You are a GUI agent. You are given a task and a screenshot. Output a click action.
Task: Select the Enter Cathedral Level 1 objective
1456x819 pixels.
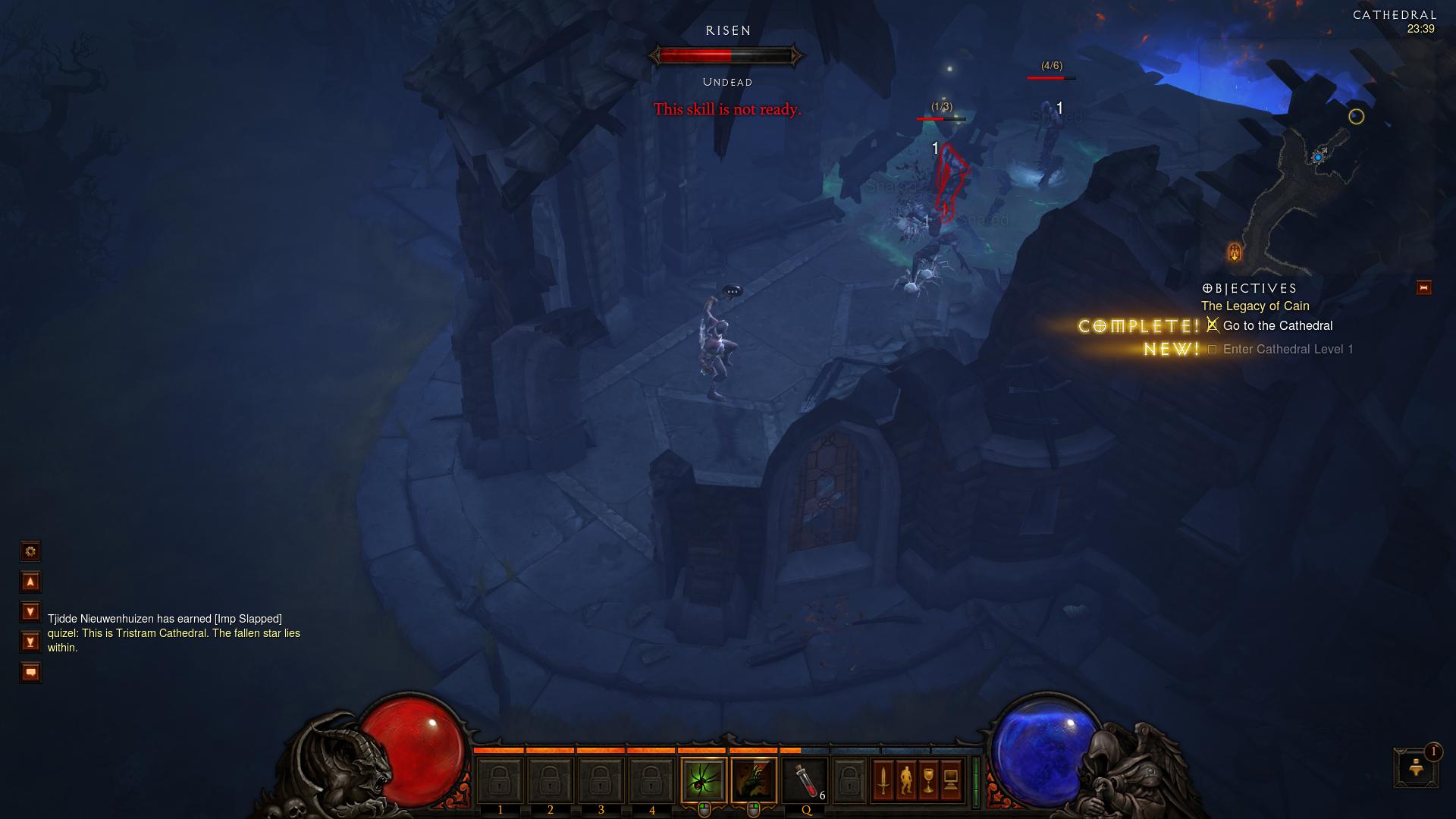(x=1288, y=350)
